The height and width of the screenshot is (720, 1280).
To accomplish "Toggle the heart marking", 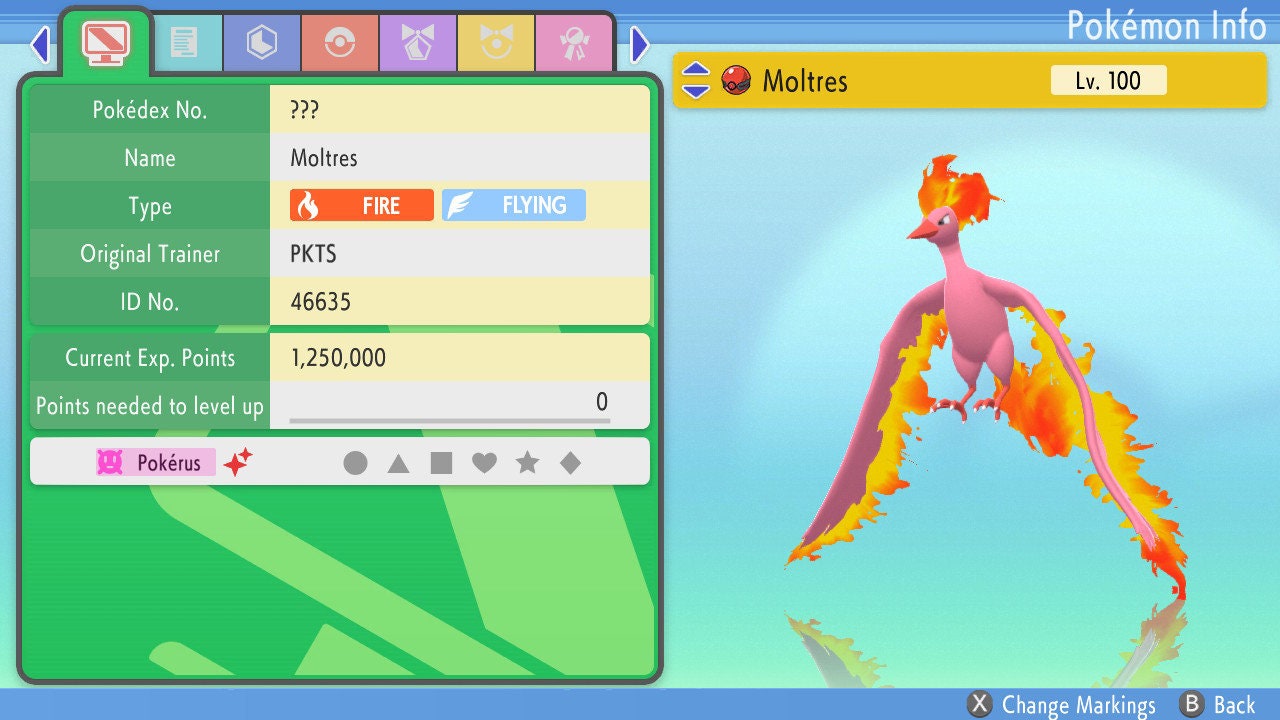I will coord(484,463).
